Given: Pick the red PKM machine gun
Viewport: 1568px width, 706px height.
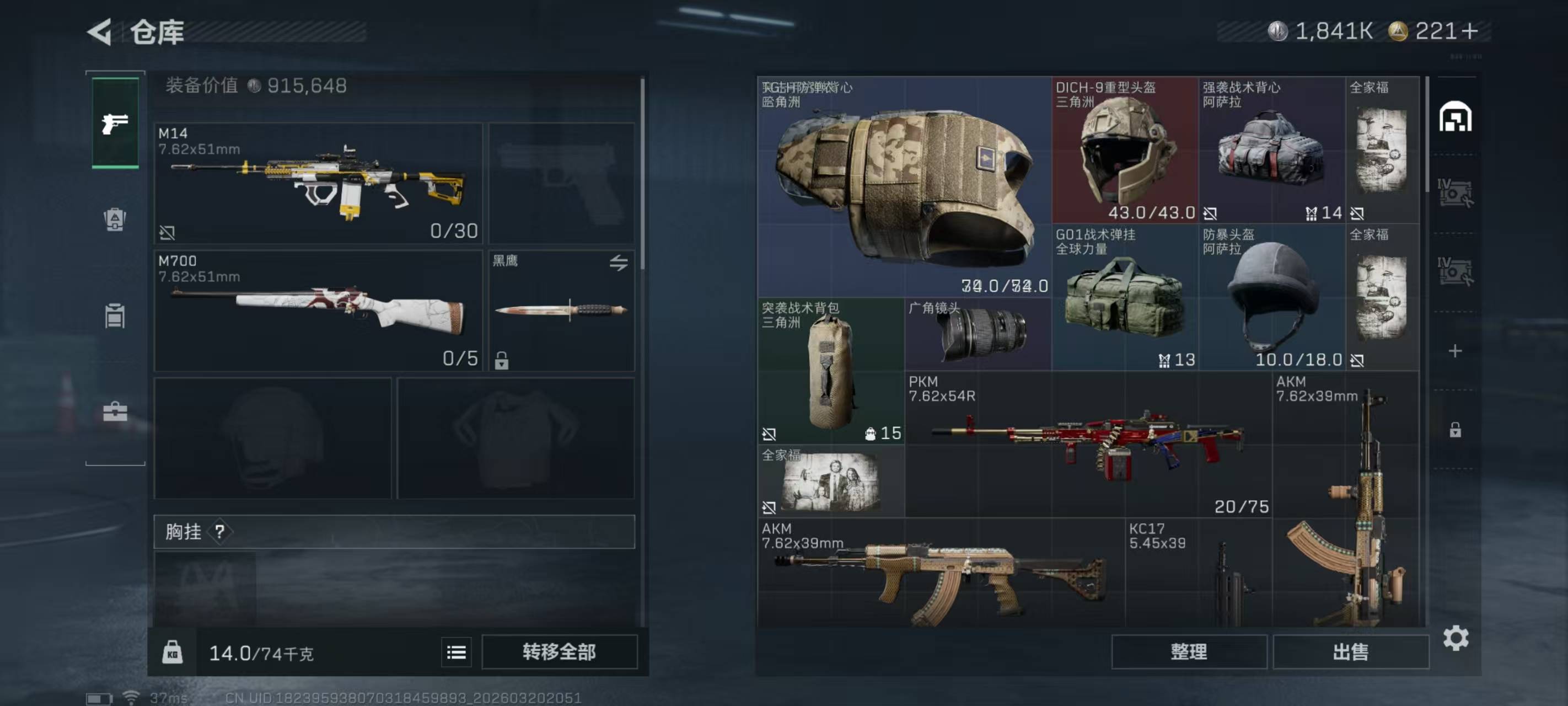Looking at the screenshot, I should [1088, 445].
